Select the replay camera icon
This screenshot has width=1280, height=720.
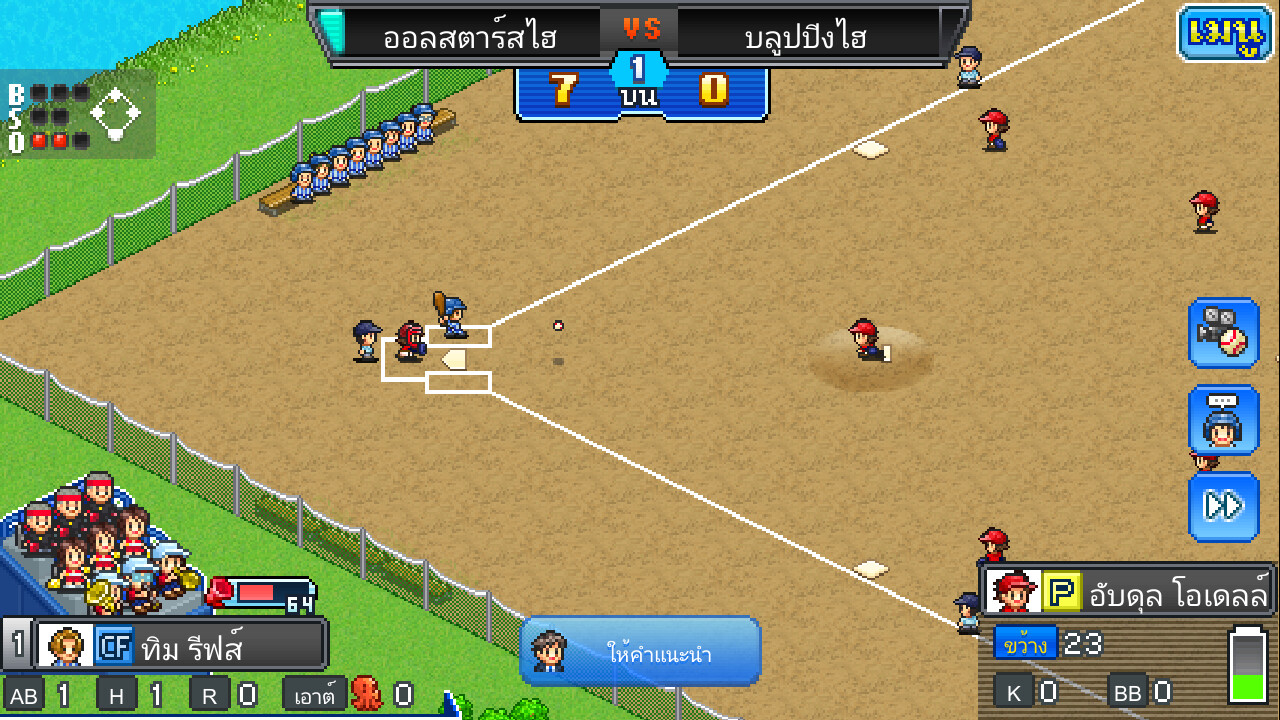[1224, 335]
